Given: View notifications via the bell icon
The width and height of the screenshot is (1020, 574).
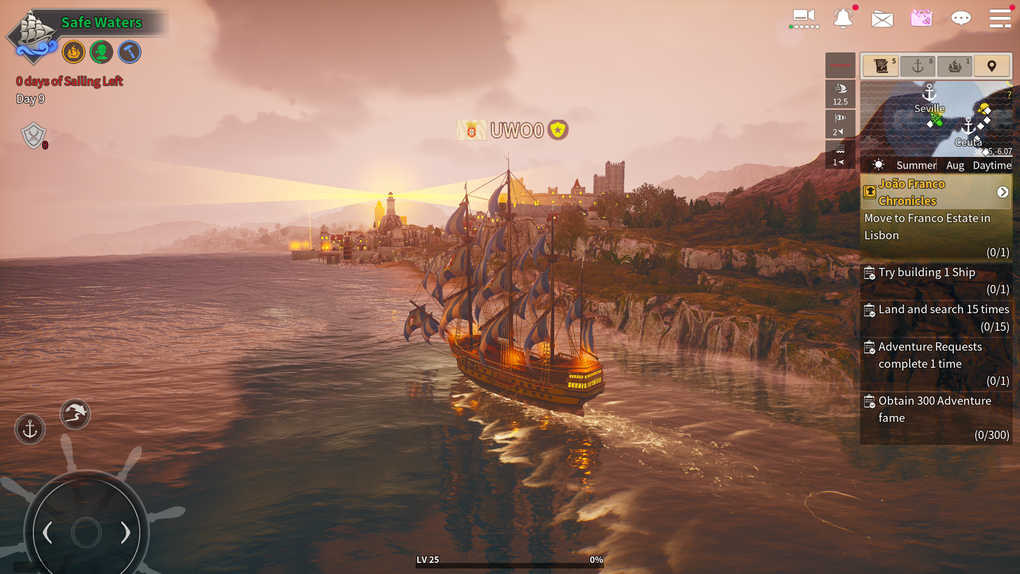Looking at the screenshot, I should [x=843, y=18].
